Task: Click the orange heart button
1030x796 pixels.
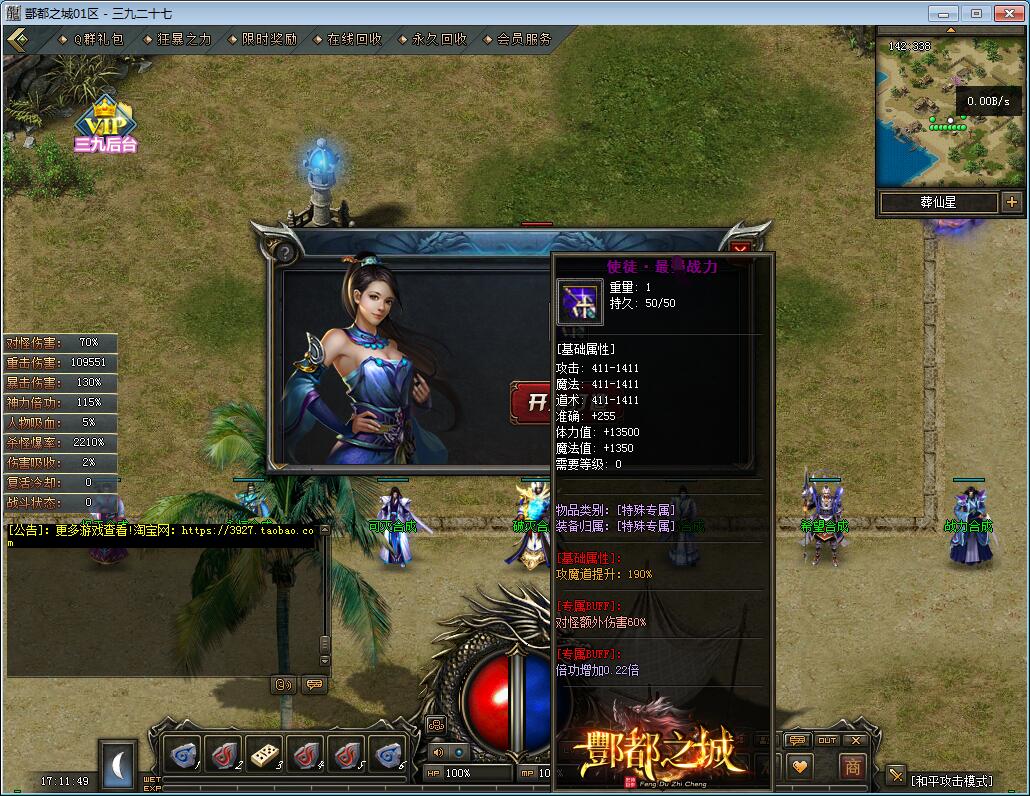Action: pyautogui.click(x=799, y=766)
